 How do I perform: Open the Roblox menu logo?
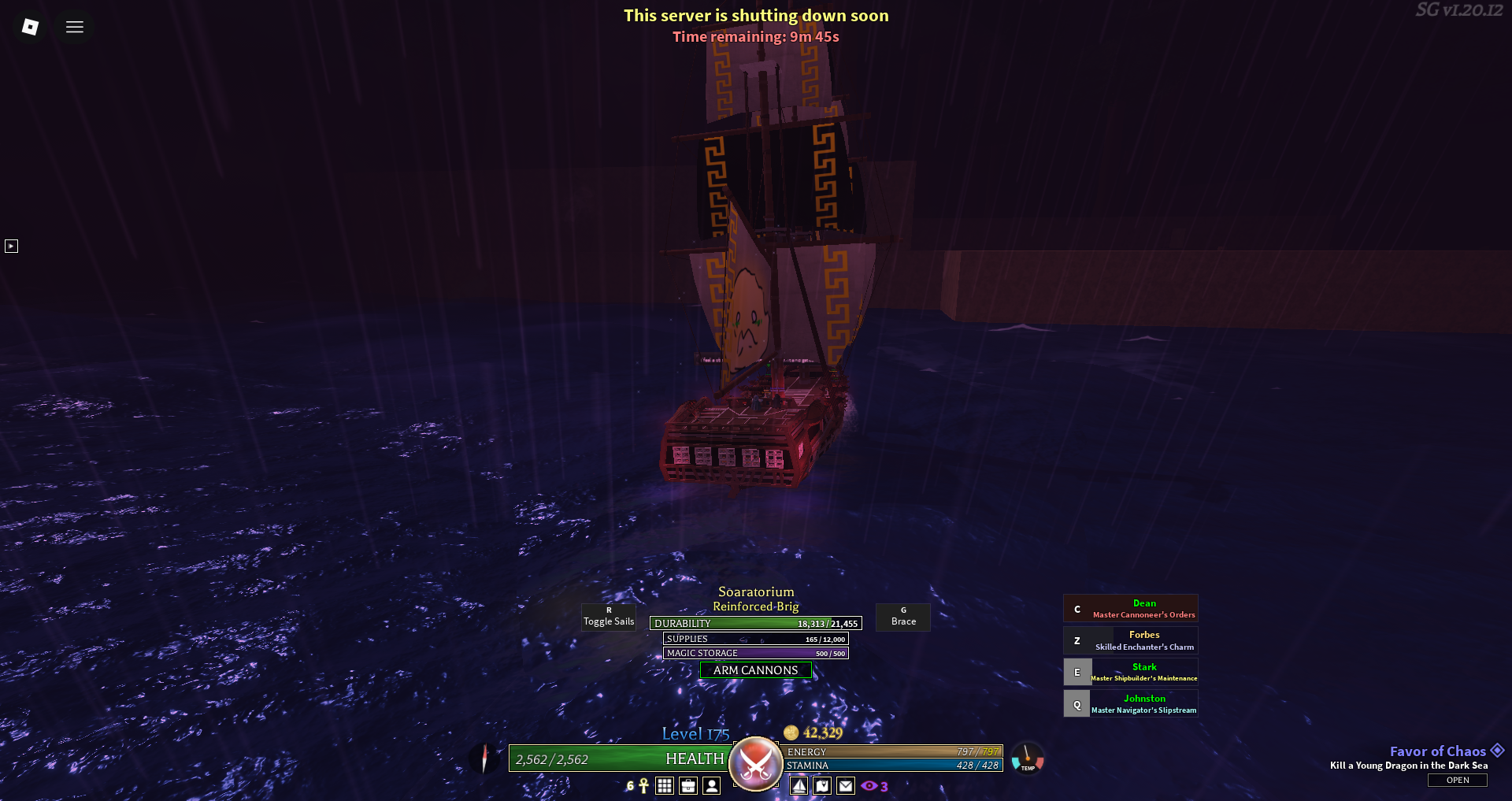tap(30, 27)
